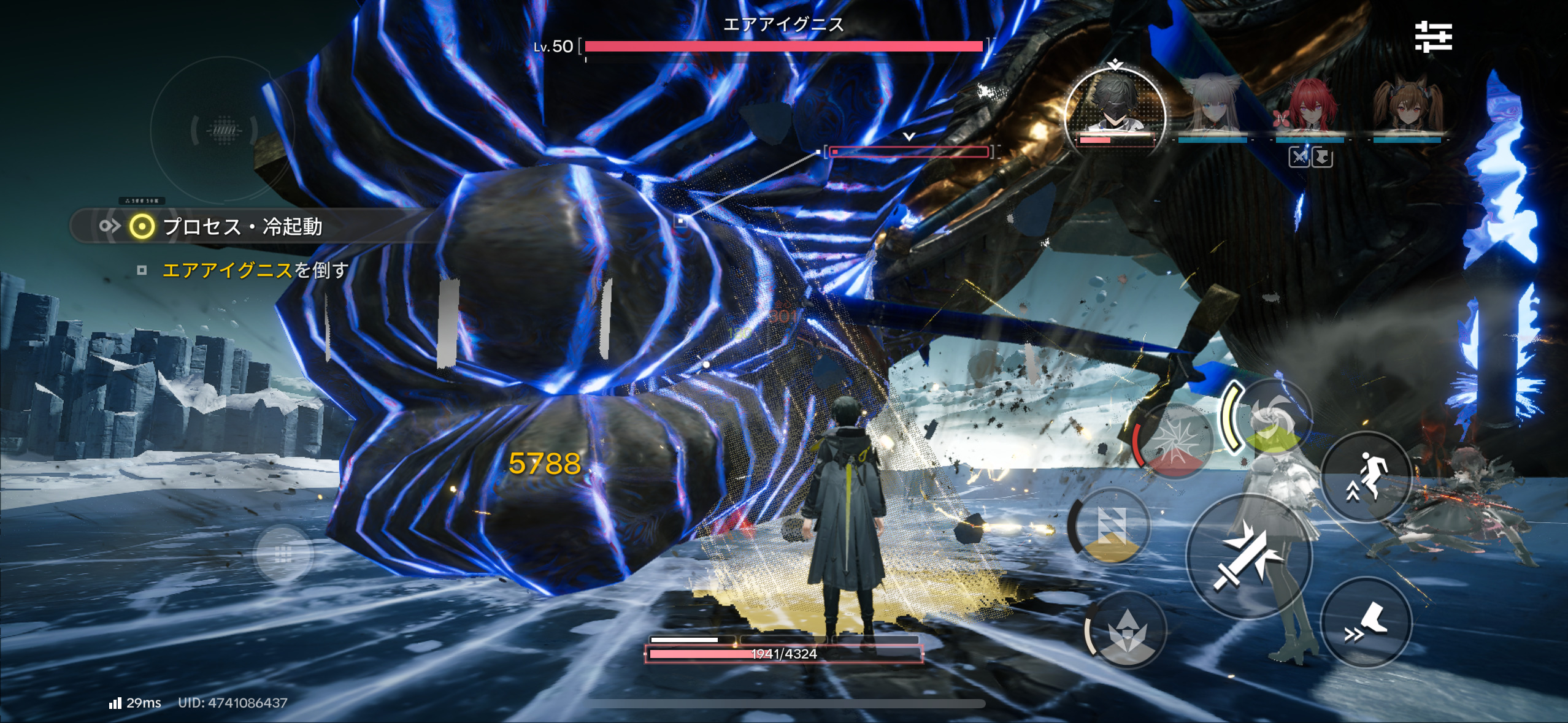
Task: Touch the virtual movement joystick
Action: pos(283,554)
